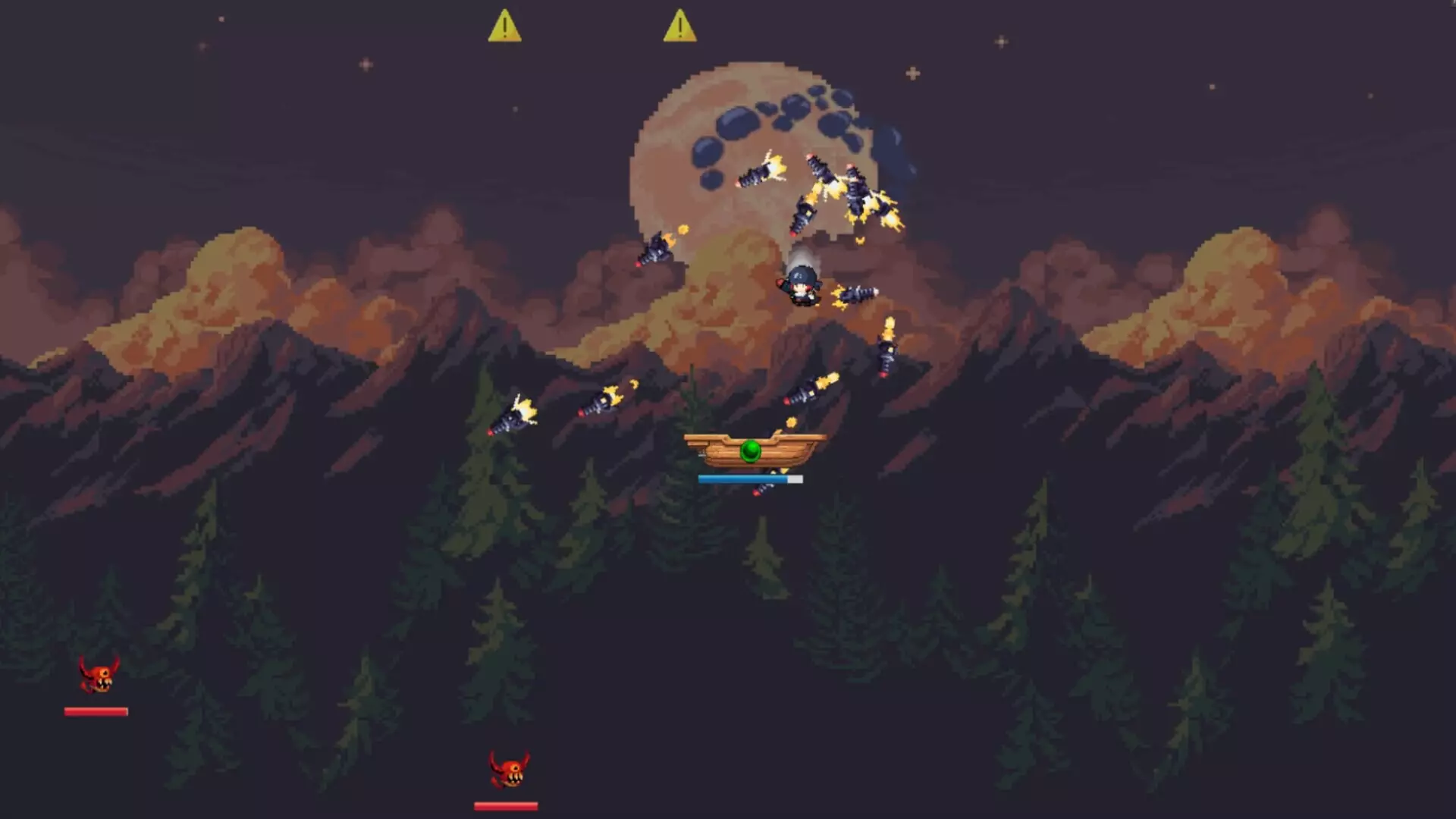Click the health bar under the center demon
Image resolution: width=1456 pixels, height=819 pixels.
pyautogui.click(x=506, y=804)
